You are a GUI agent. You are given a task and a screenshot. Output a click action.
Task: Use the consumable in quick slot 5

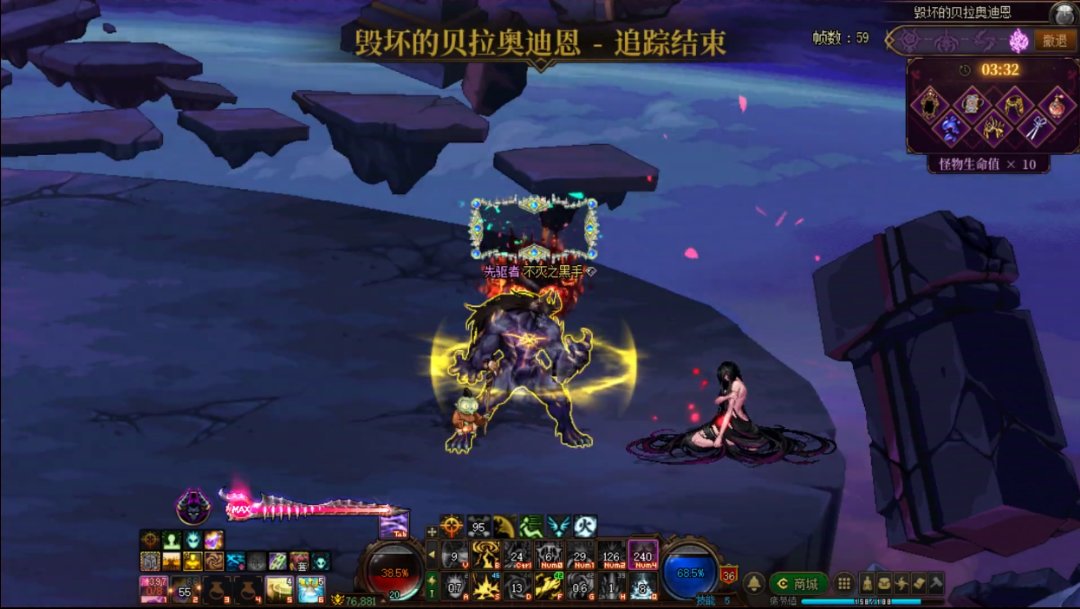click(x=279, y=589)
